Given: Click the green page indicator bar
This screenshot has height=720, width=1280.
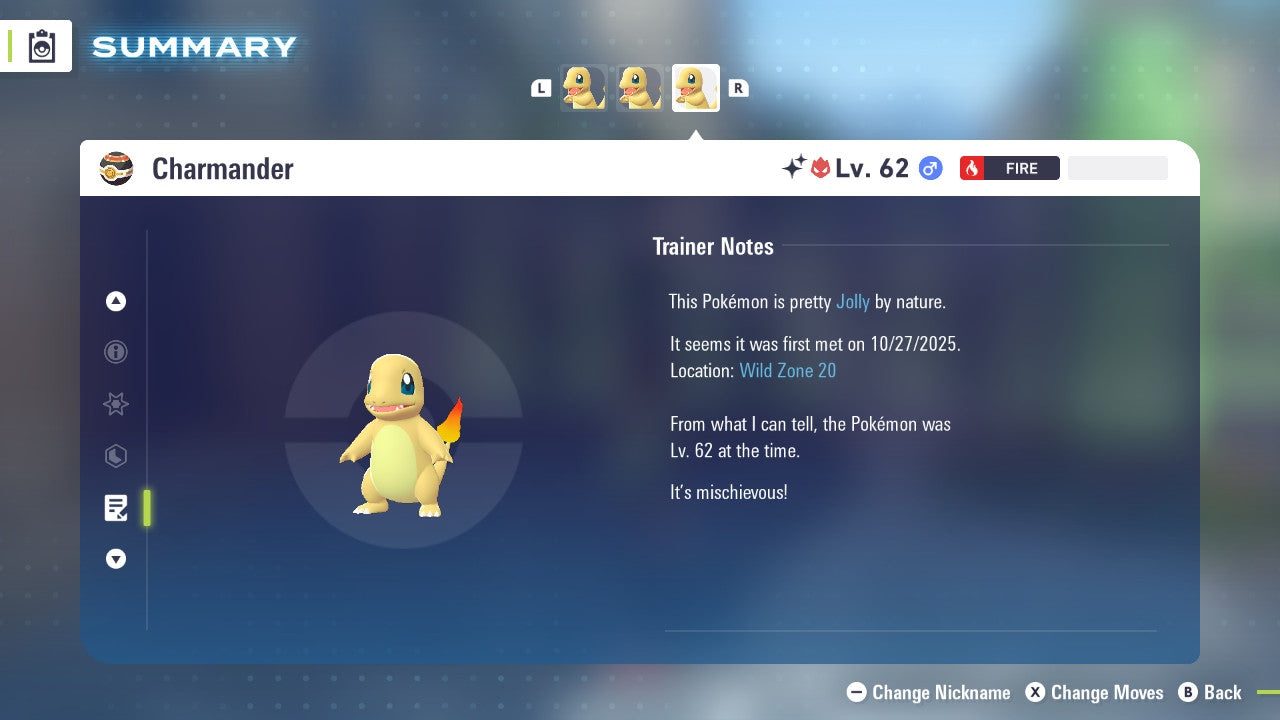Looking at the screenshot, I should pos(146,508).
